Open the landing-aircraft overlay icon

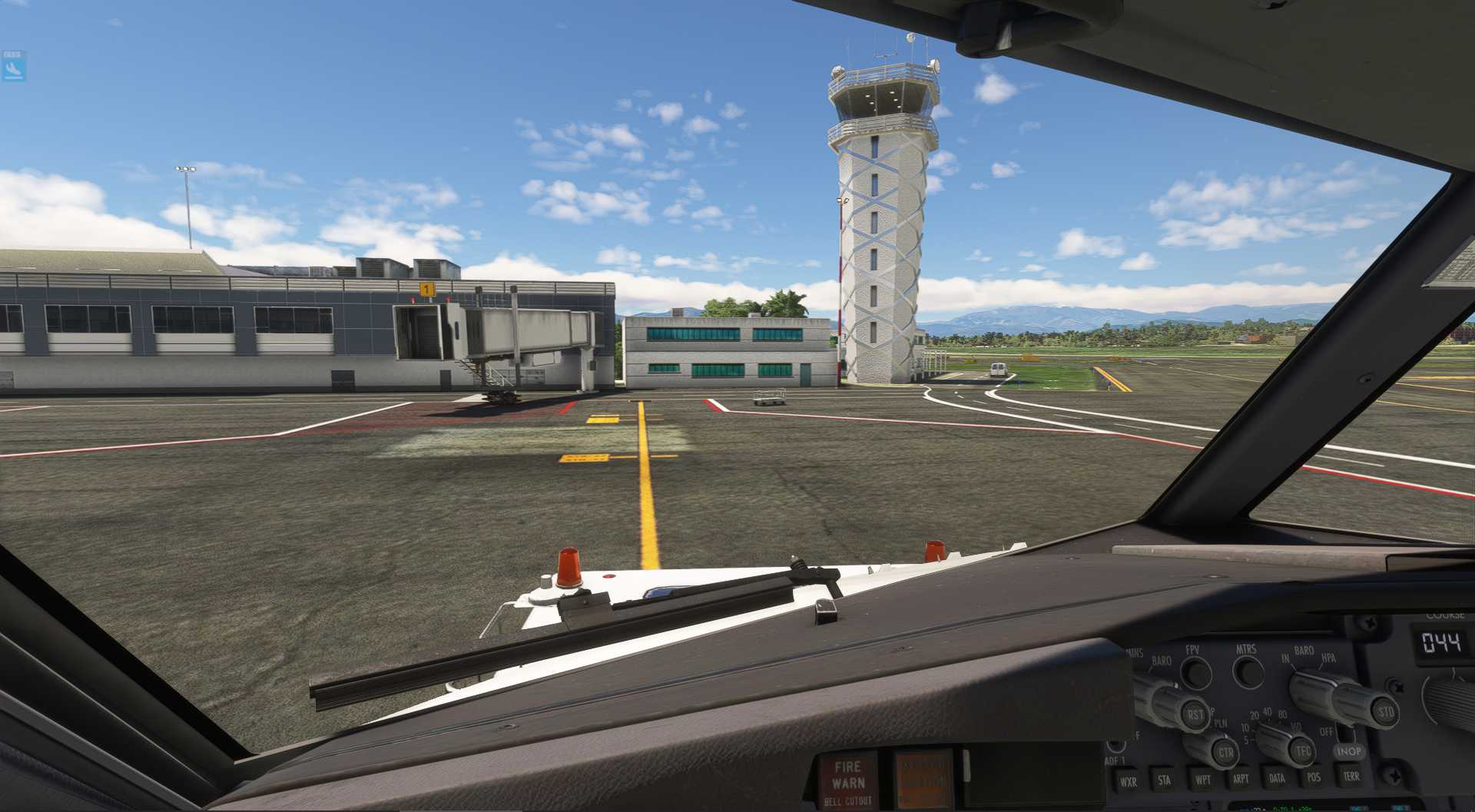pyautogui.click(x=13, y=68)
